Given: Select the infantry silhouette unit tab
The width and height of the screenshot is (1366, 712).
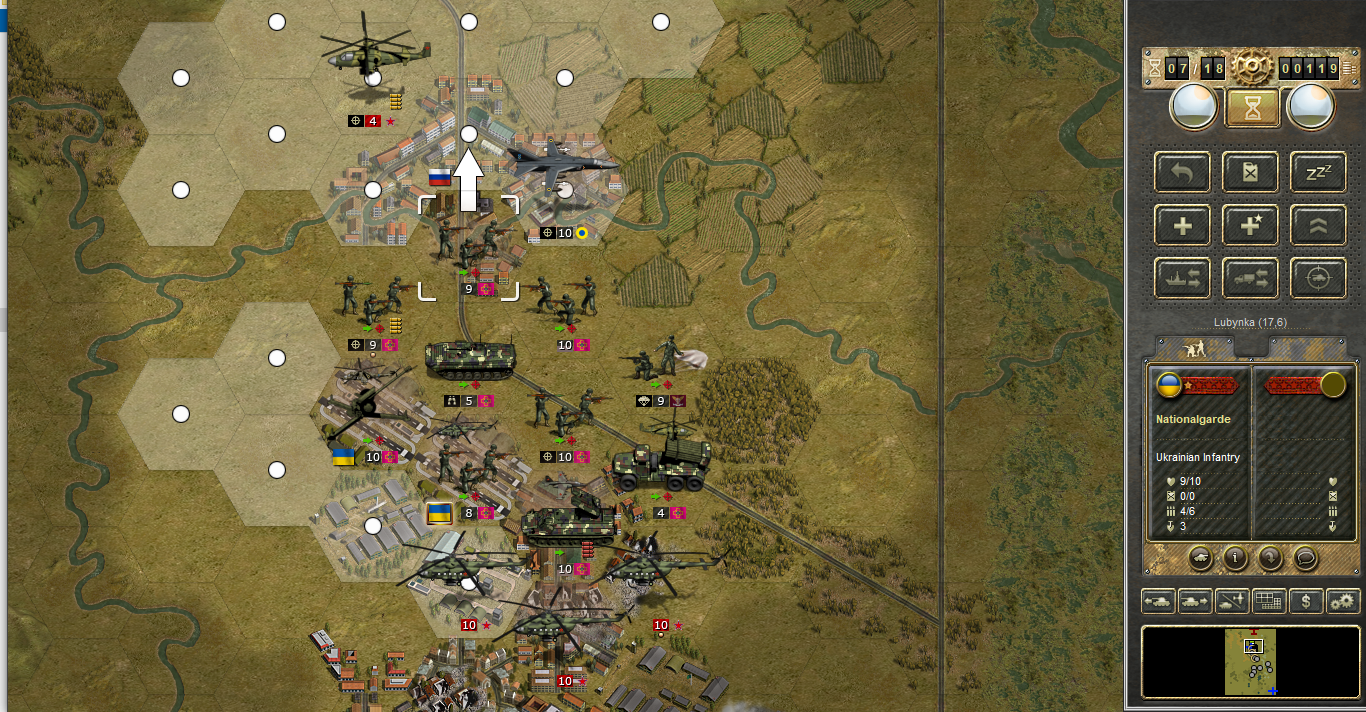Looking at the screenshot, I should point(1194,349).
